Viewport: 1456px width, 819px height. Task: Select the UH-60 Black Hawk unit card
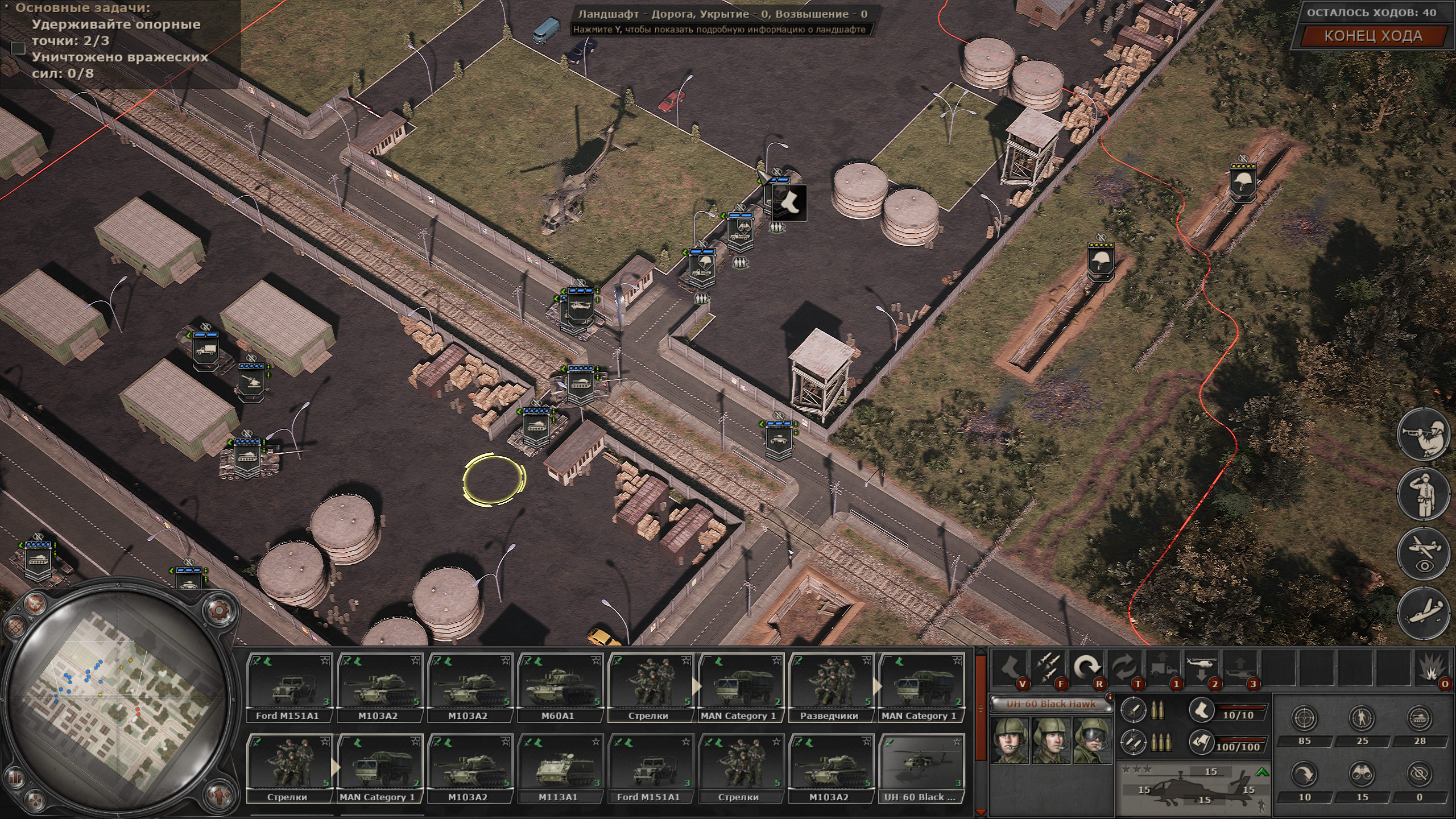click(x=919, y=768)
